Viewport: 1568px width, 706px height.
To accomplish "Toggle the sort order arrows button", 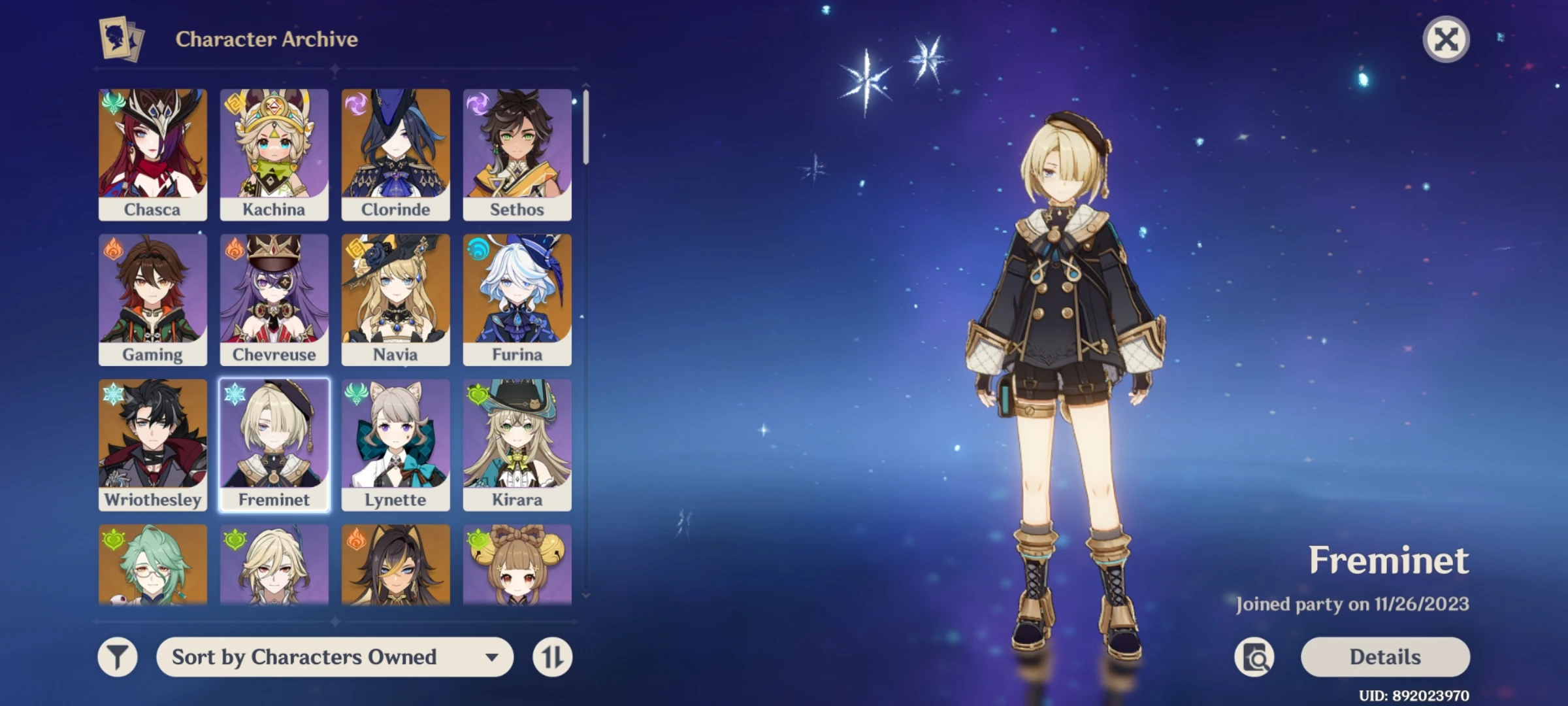I will tap(552, 657).
